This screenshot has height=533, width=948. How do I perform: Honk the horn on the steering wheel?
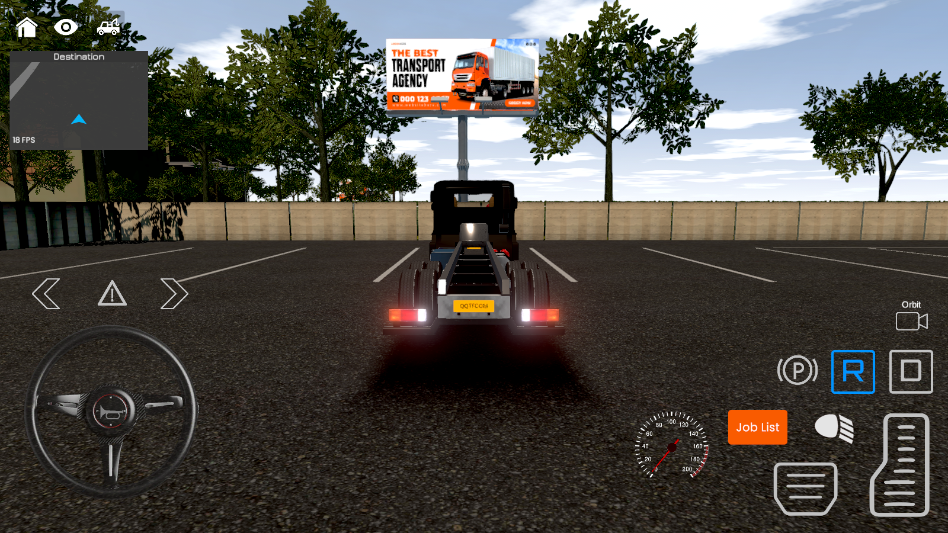[110, 410]
